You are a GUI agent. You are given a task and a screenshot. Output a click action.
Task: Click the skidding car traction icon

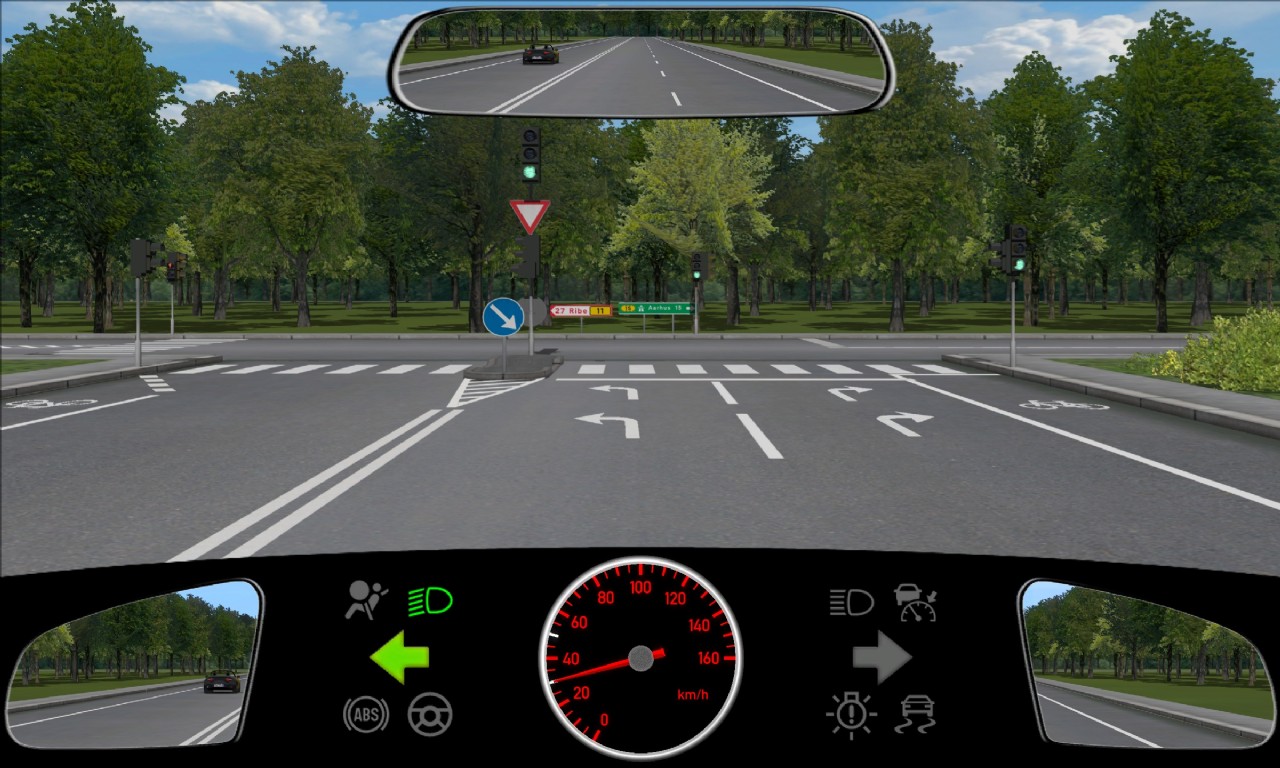(916, 714)
